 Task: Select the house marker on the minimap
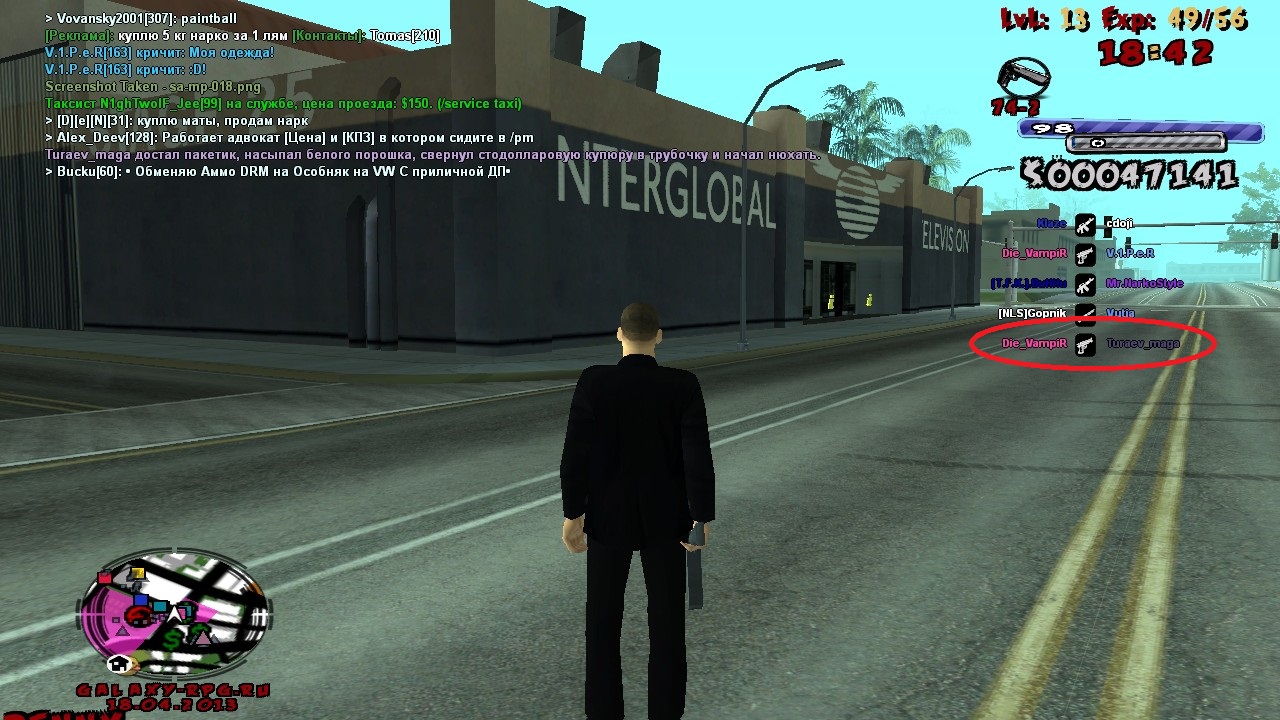tap(119, 663)
